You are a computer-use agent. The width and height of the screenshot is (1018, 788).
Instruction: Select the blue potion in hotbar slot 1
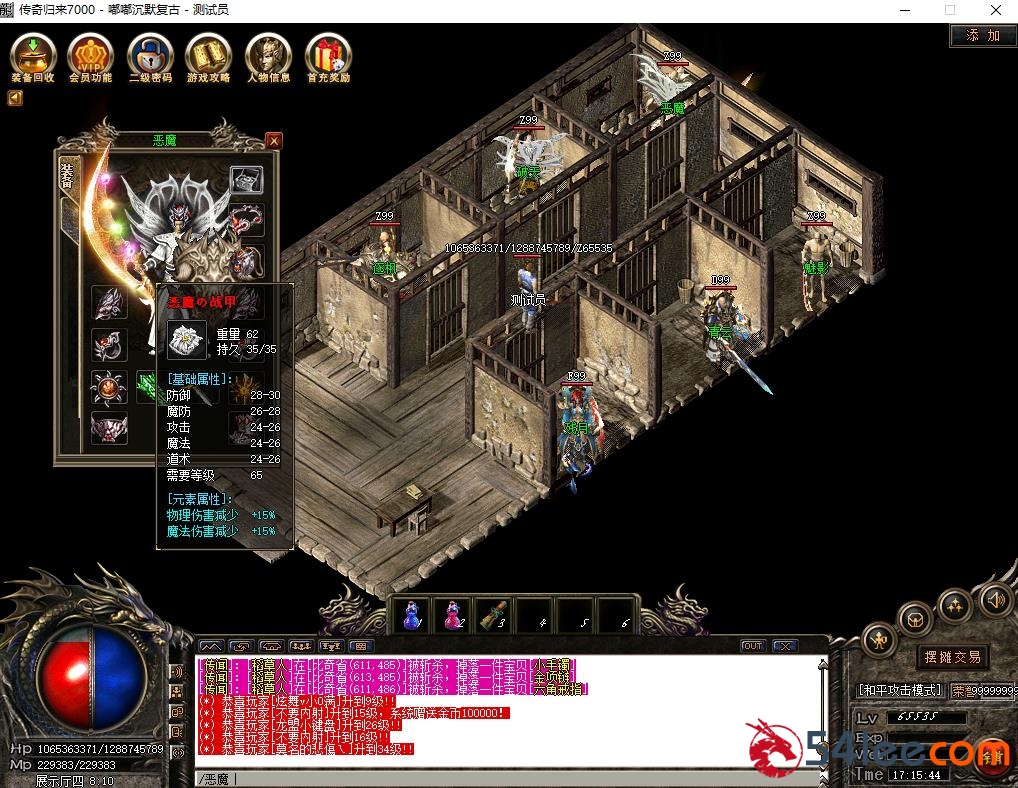tap(410, 615)
